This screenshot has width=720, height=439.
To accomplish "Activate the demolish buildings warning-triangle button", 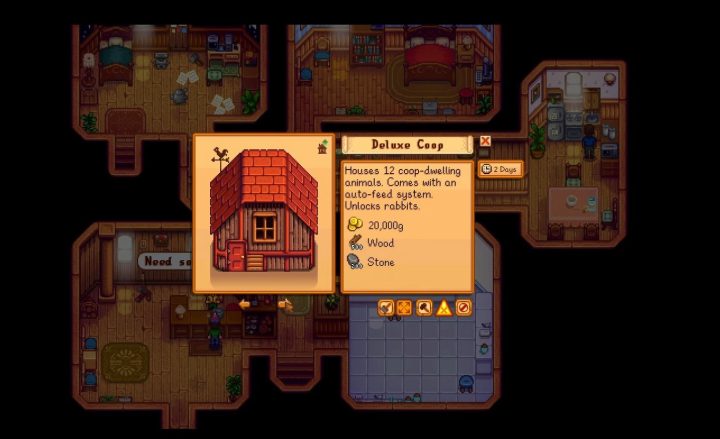I will (444, 307).
